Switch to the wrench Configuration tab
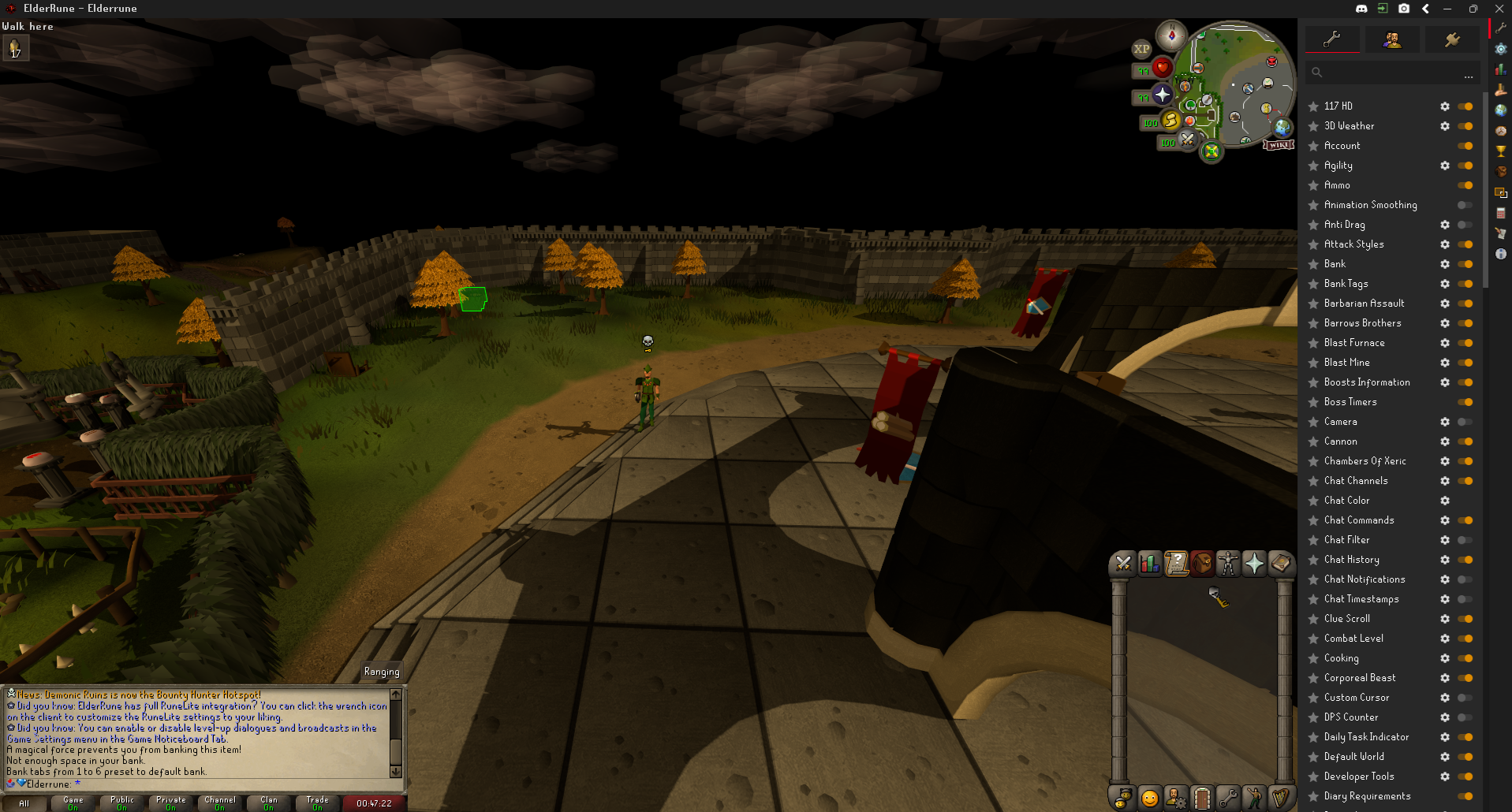This screenshot has width=1512, height=812. coord(1332,39)
